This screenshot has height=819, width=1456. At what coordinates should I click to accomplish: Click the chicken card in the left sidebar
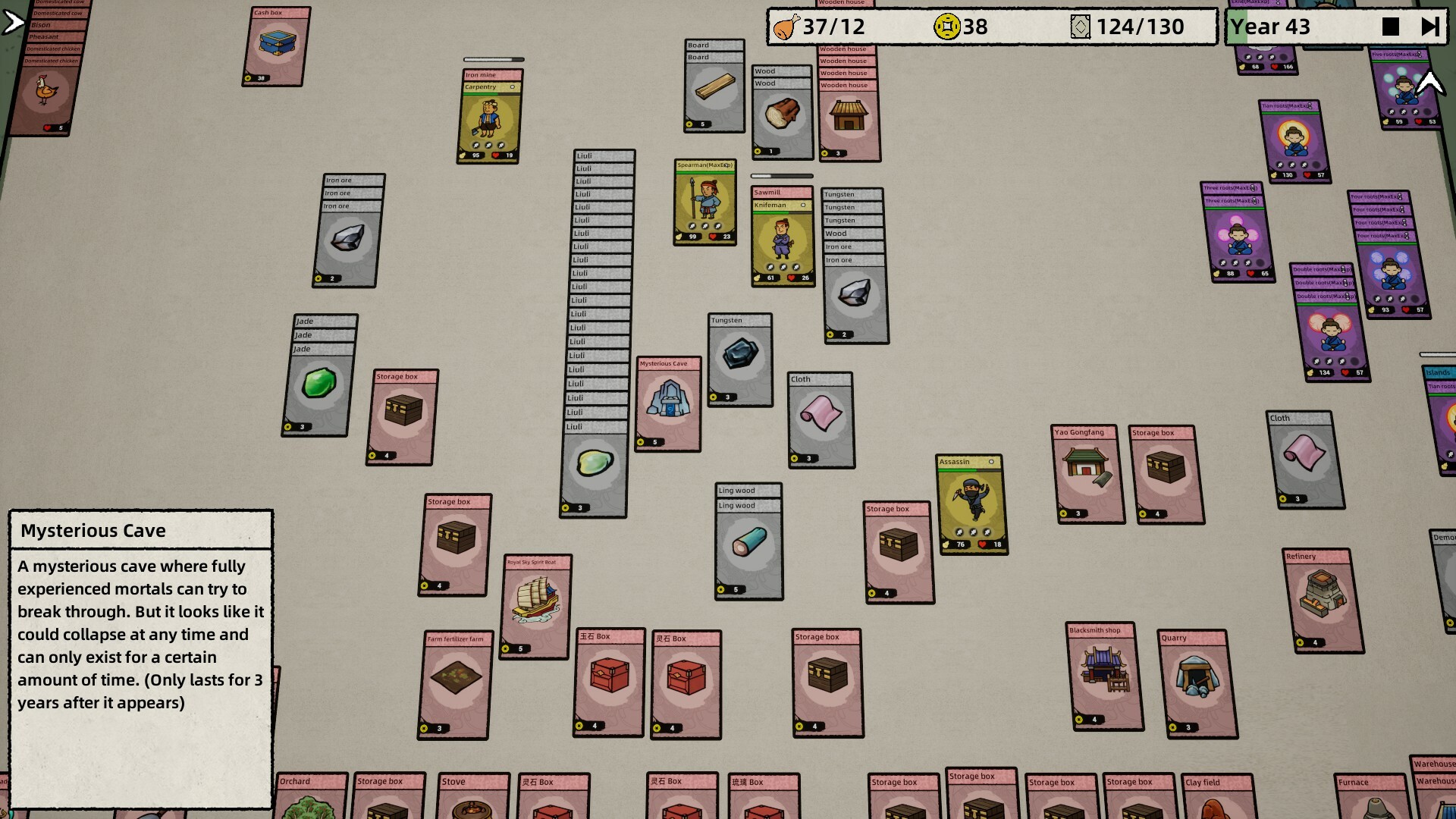(47, 89)
